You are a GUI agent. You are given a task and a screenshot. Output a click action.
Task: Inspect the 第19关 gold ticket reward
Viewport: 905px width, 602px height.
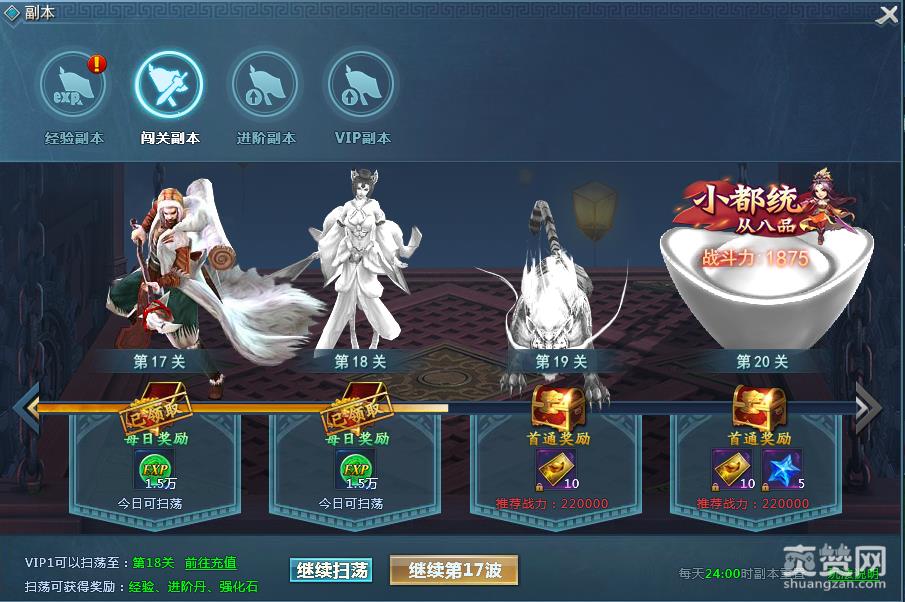(555, 468)
